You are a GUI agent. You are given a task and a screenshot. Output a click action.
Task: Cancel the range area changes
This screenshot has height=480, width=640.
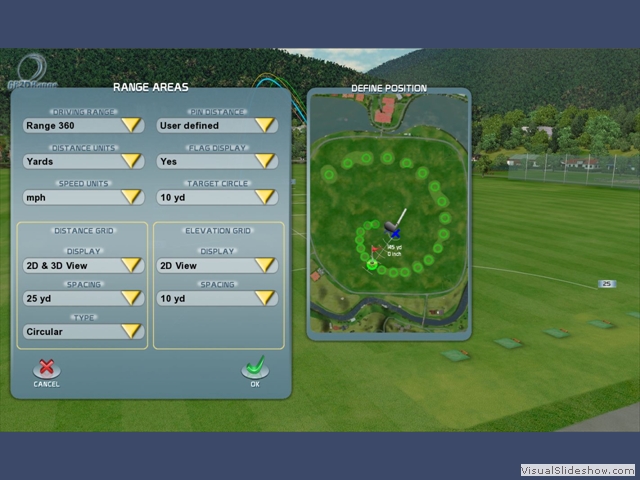tap(46, 372)
